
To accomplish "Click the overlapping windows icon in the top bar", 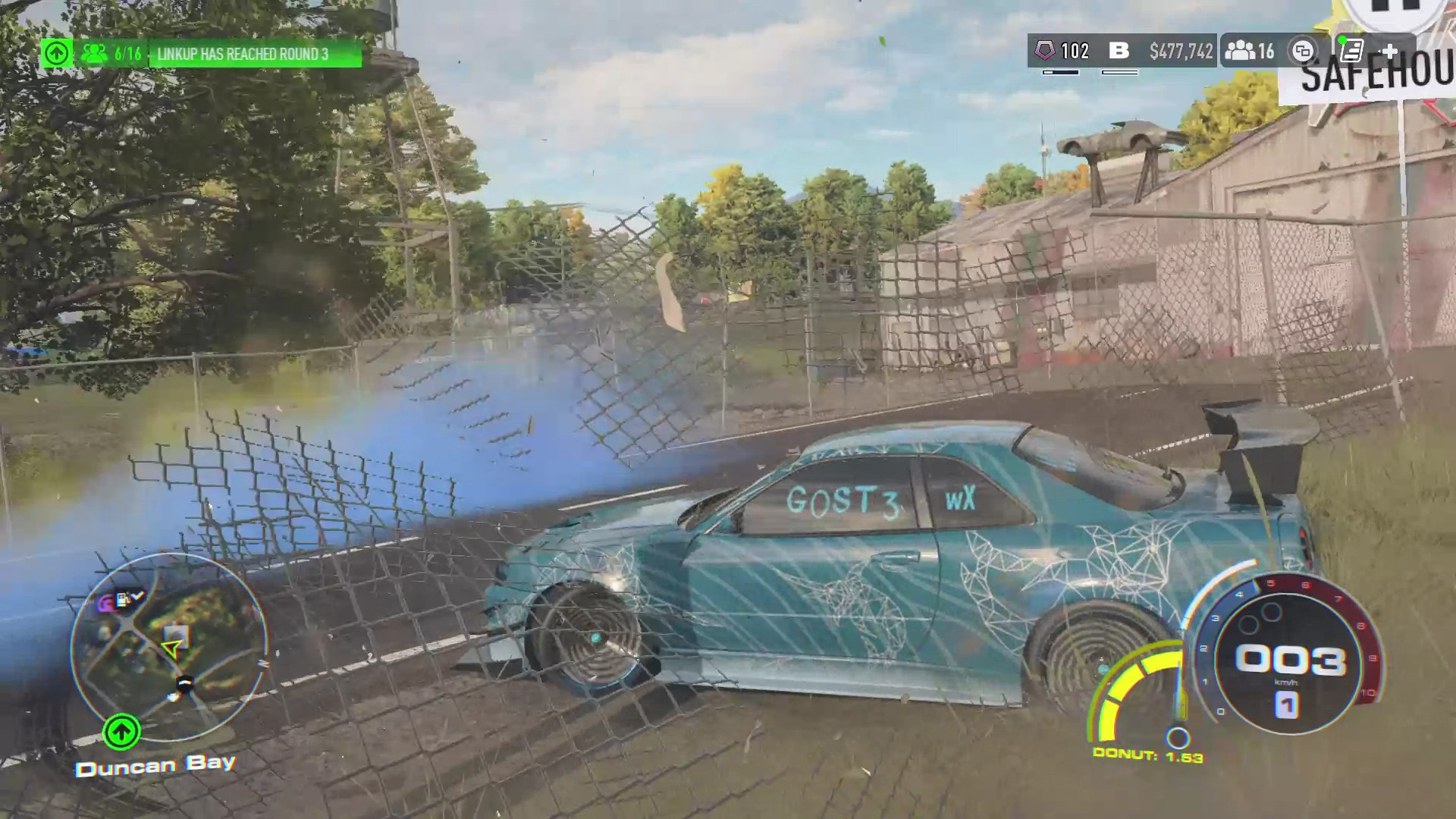I will [x=1303, y=51].
